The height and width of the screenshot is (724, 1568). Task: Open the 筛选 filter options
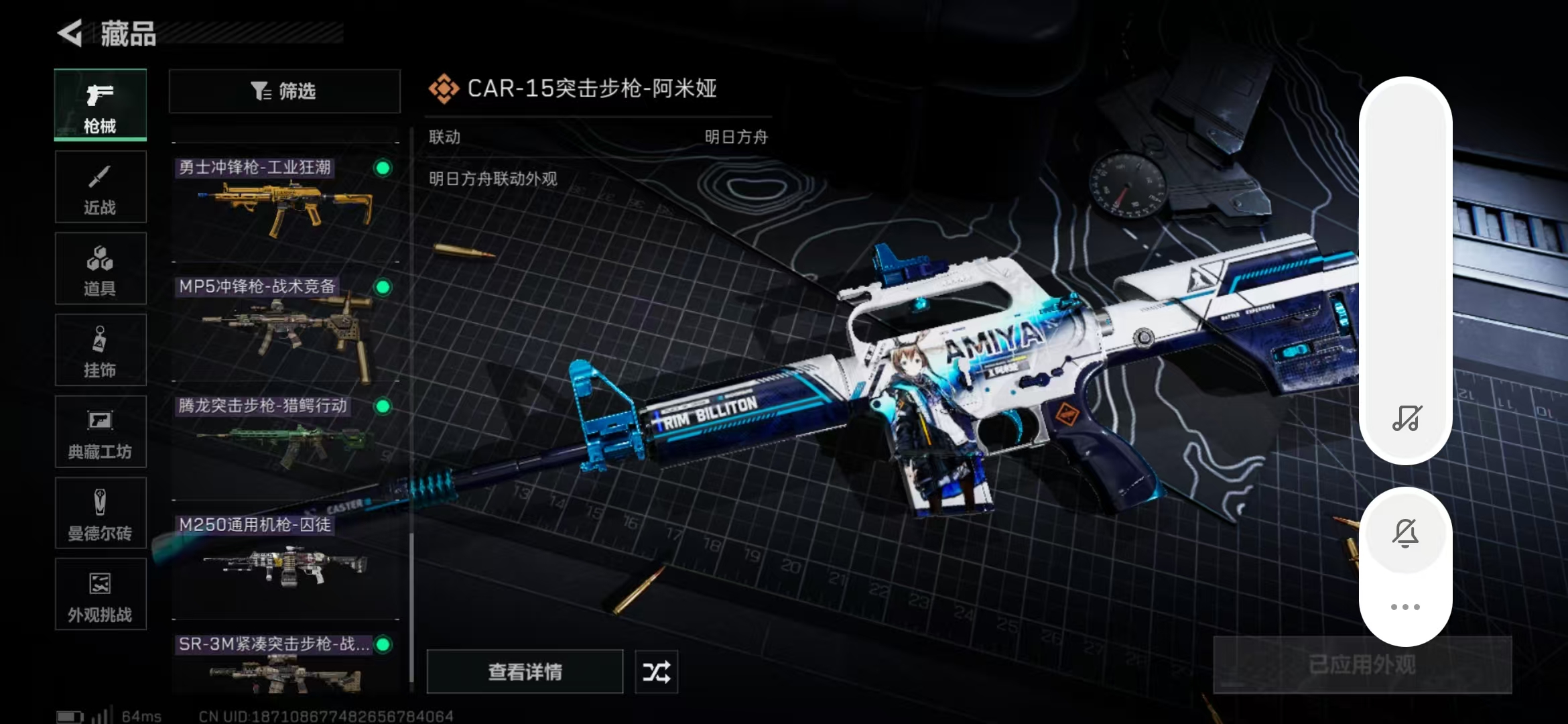click(x=284, y=91)
